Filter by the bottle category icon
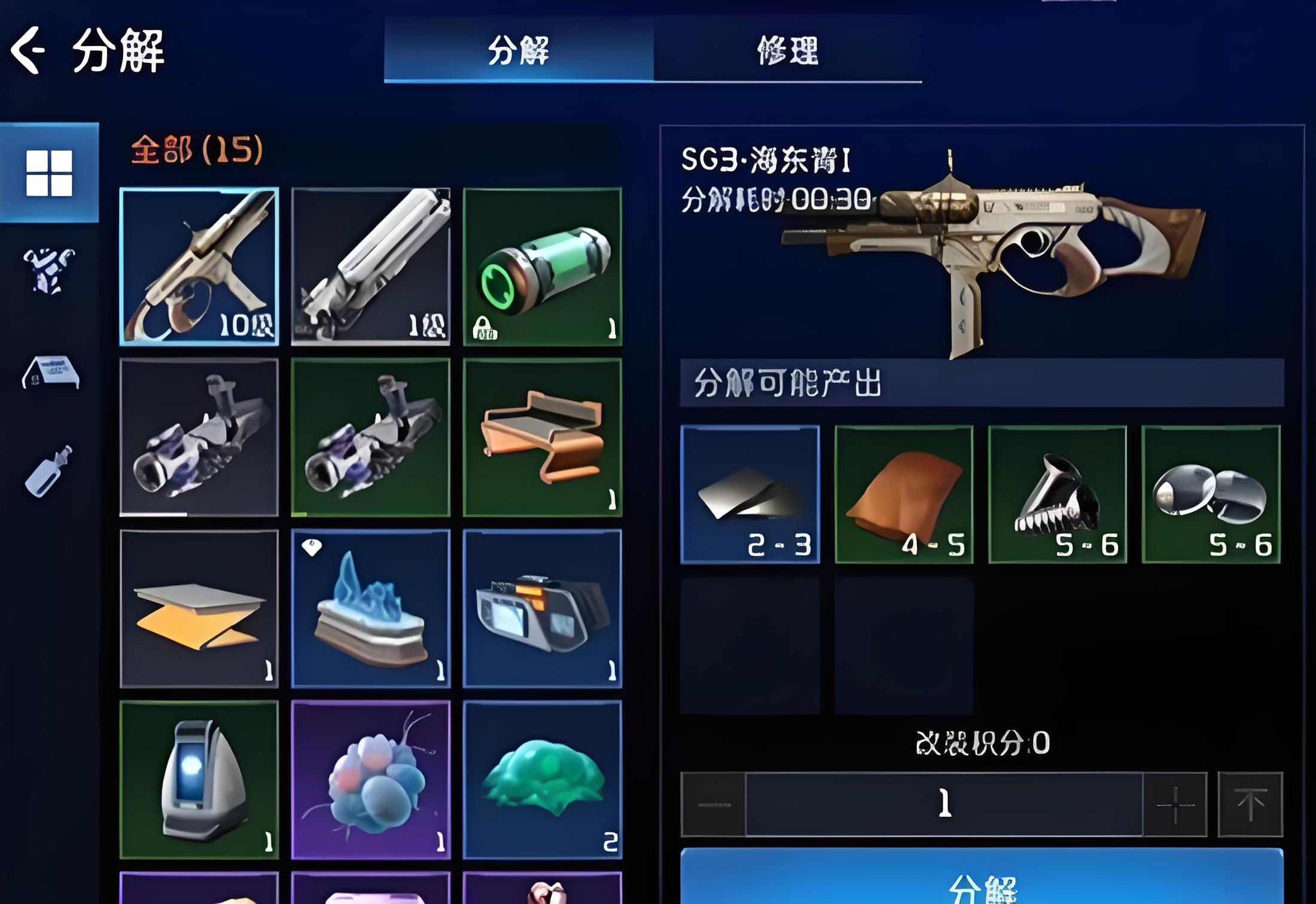 [x=49, y=471]
